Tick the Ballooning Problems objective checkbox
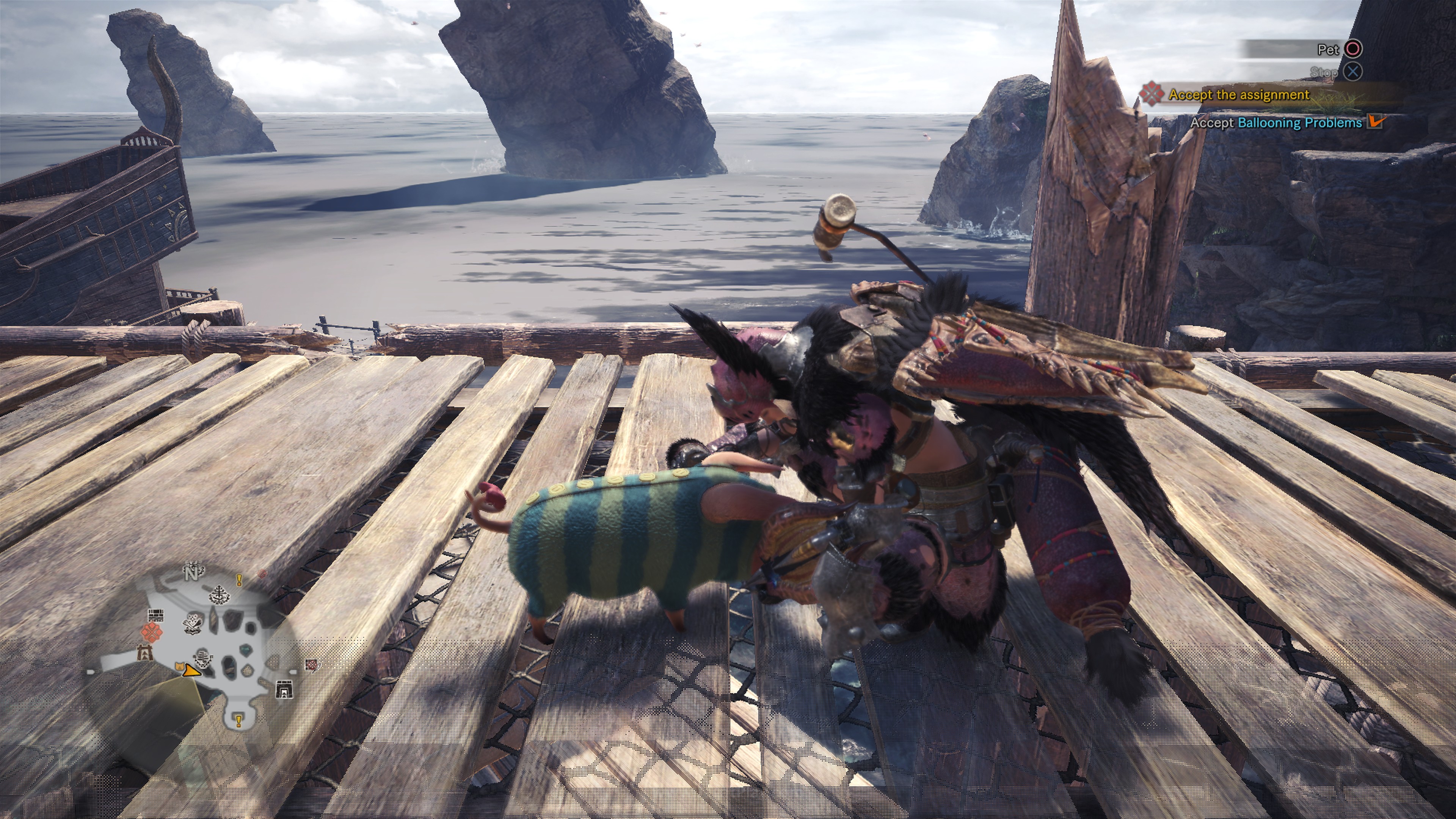Image resolution: width=1456 pixels, height=819 pixels. [x=1375, y=122]
